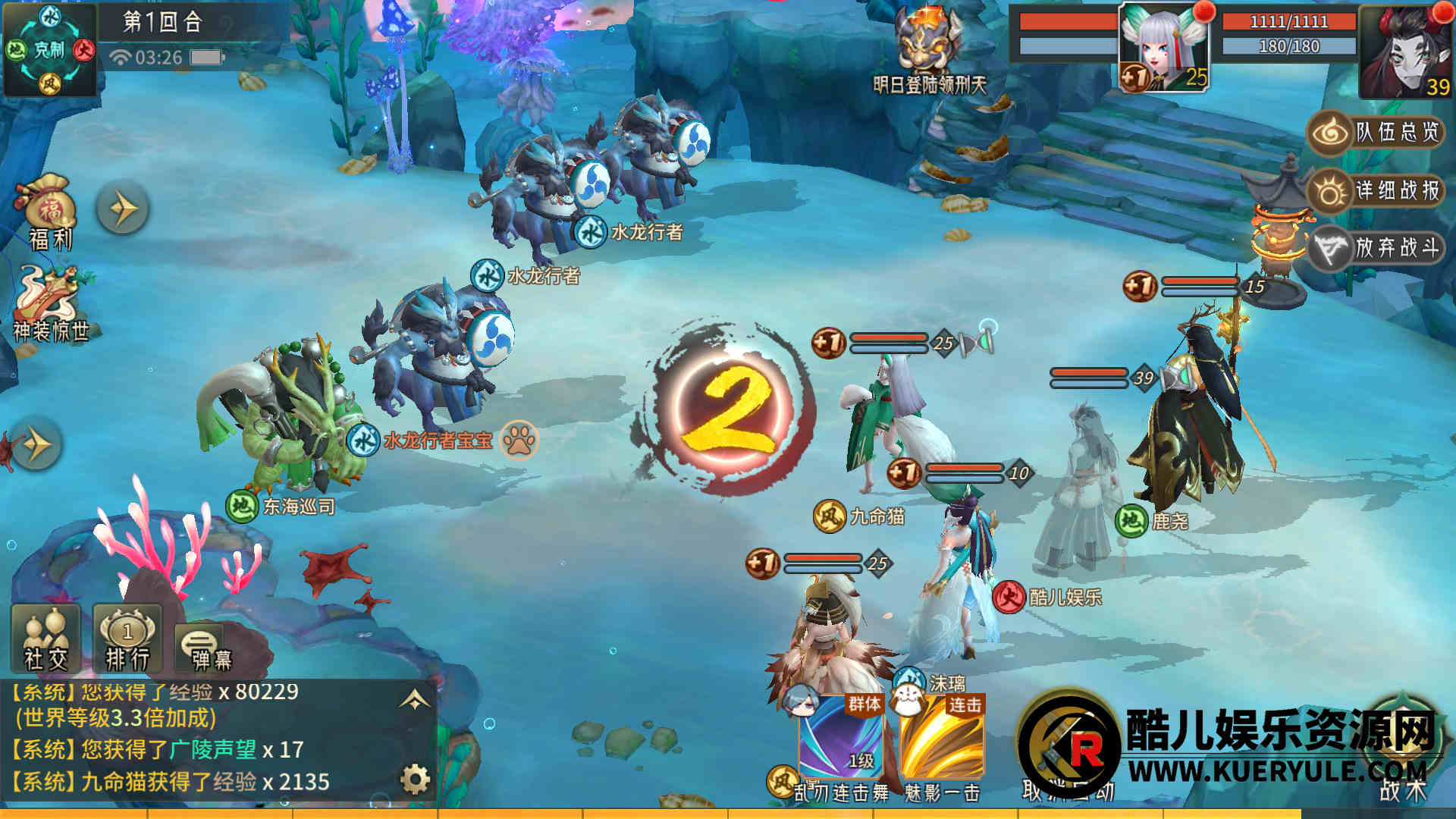Select the 乱刃连击舞 group skill

click(x=842, y=739)
